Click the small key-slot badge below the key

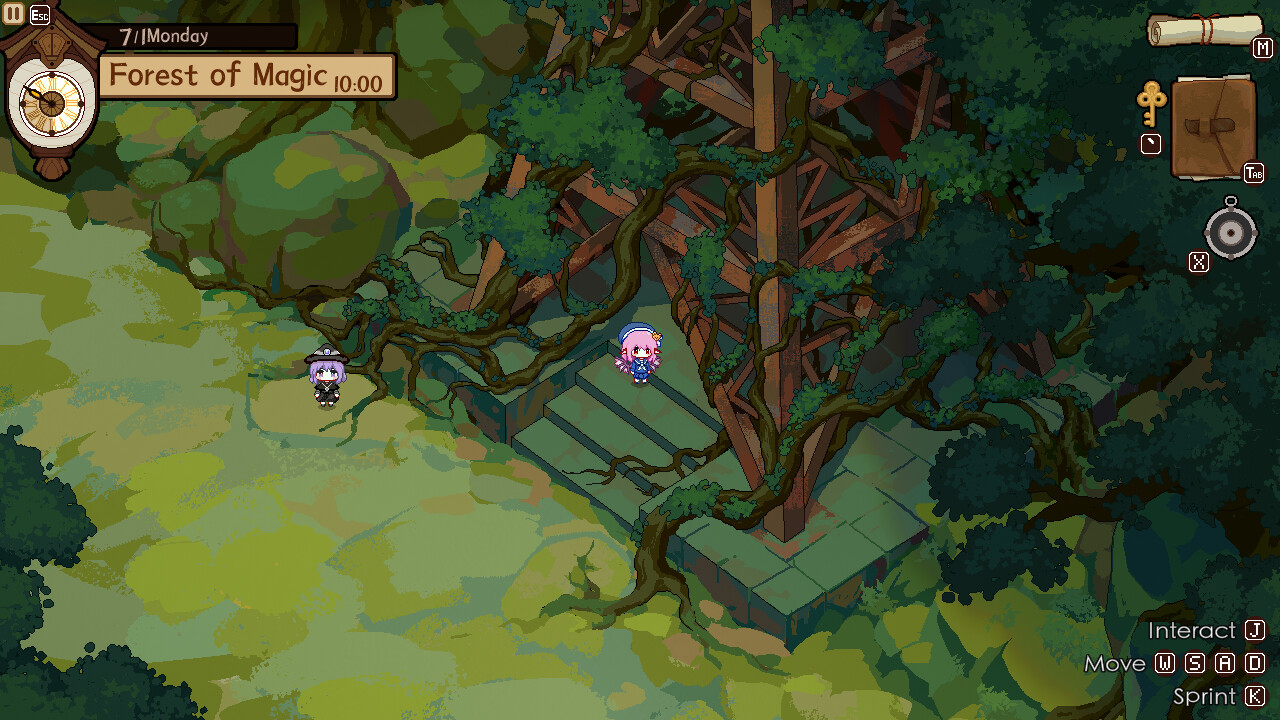point(1151,145)
